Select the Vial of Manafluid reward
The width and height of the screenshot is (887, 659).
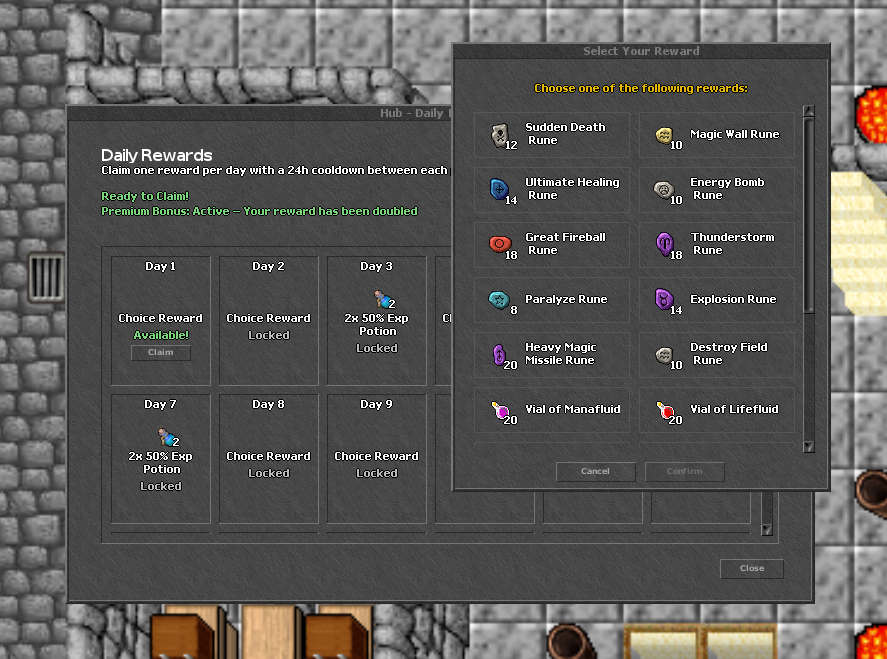552,410
